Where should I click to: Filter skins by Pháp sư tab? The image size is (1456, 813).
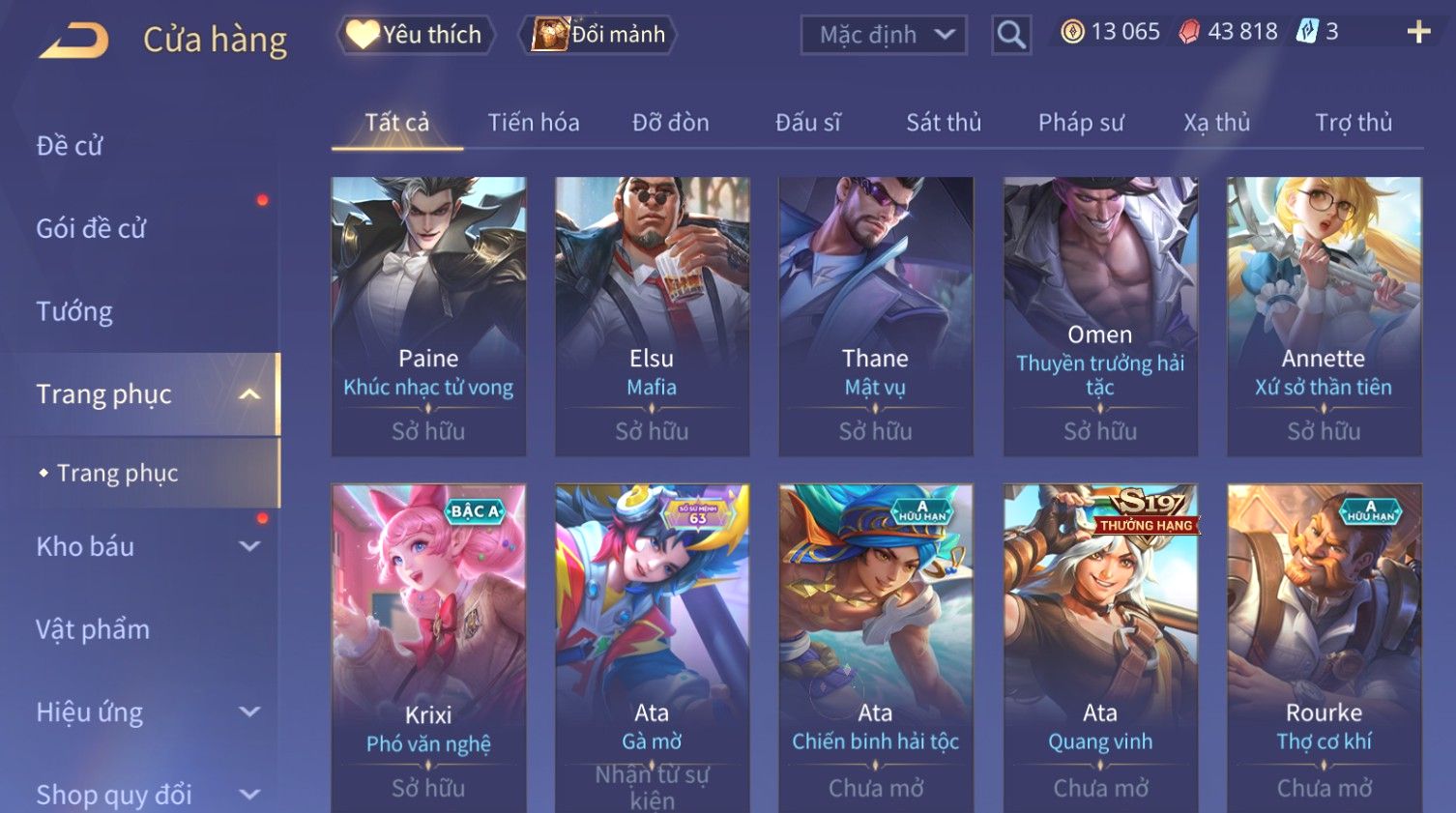[x=1081, y=123]
